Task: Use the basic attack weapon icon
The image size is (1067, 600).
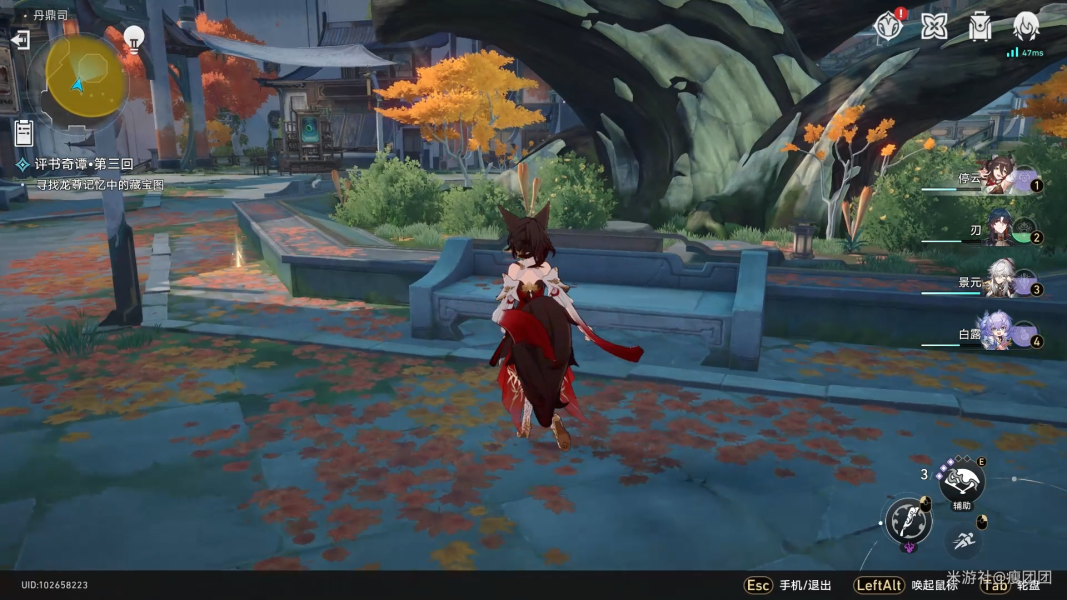Action: click(908, 521)
